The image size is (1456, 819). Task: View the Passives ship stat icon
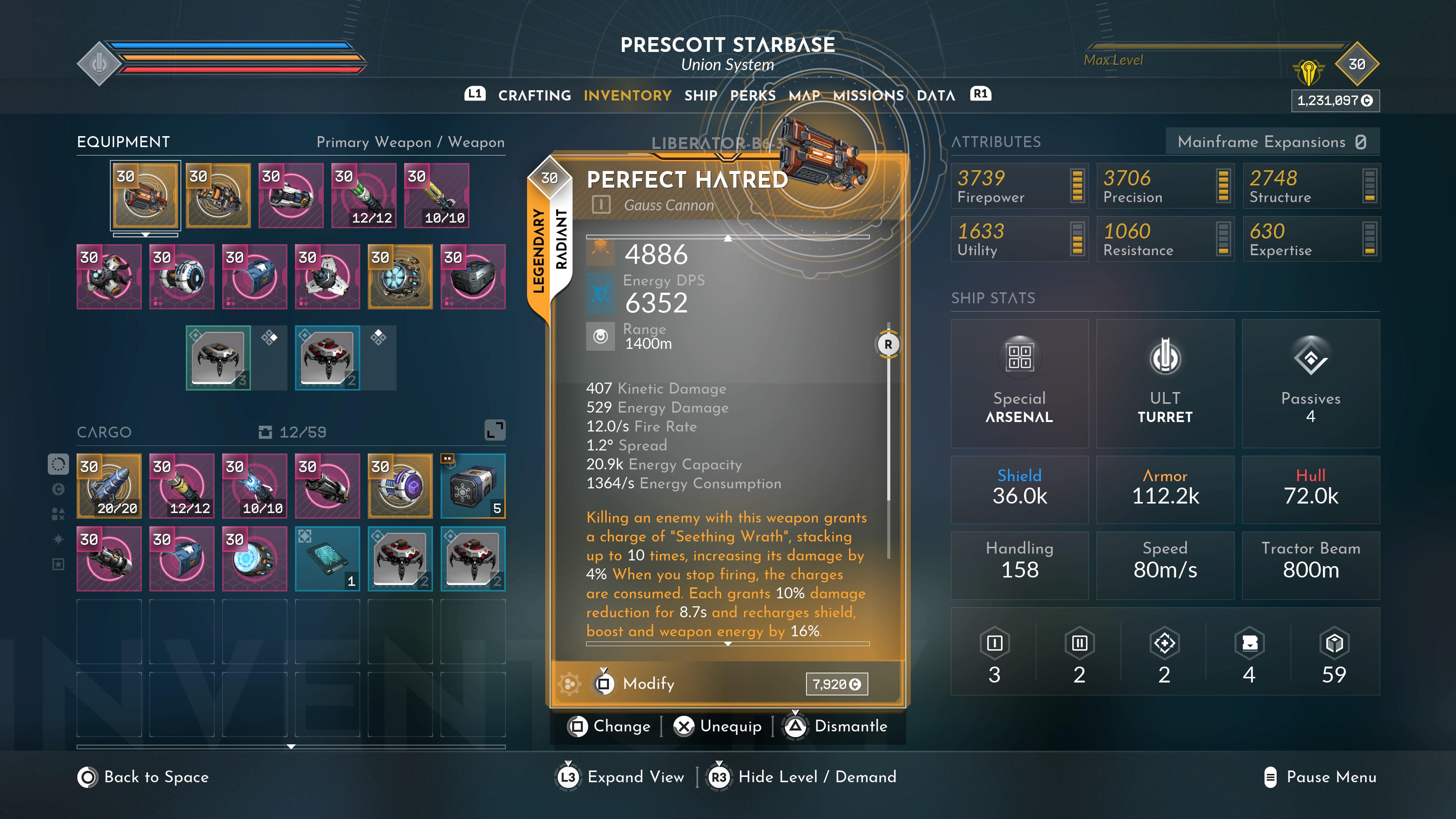(1311, 358)
